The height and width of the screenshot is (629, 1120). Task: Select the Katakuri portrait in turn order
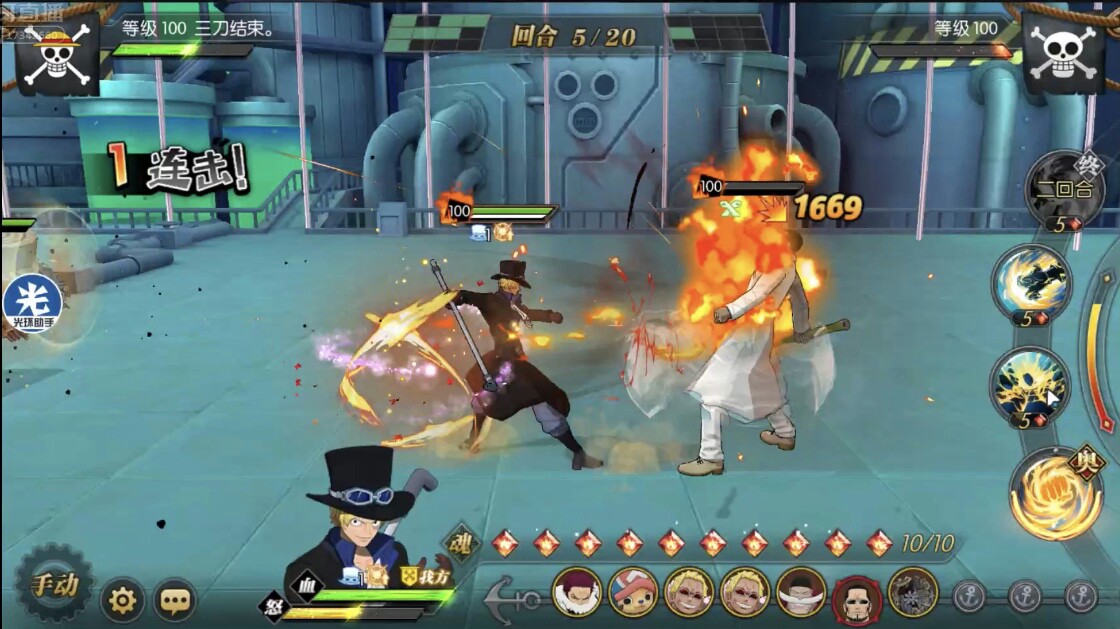click(x=577, y=592)
